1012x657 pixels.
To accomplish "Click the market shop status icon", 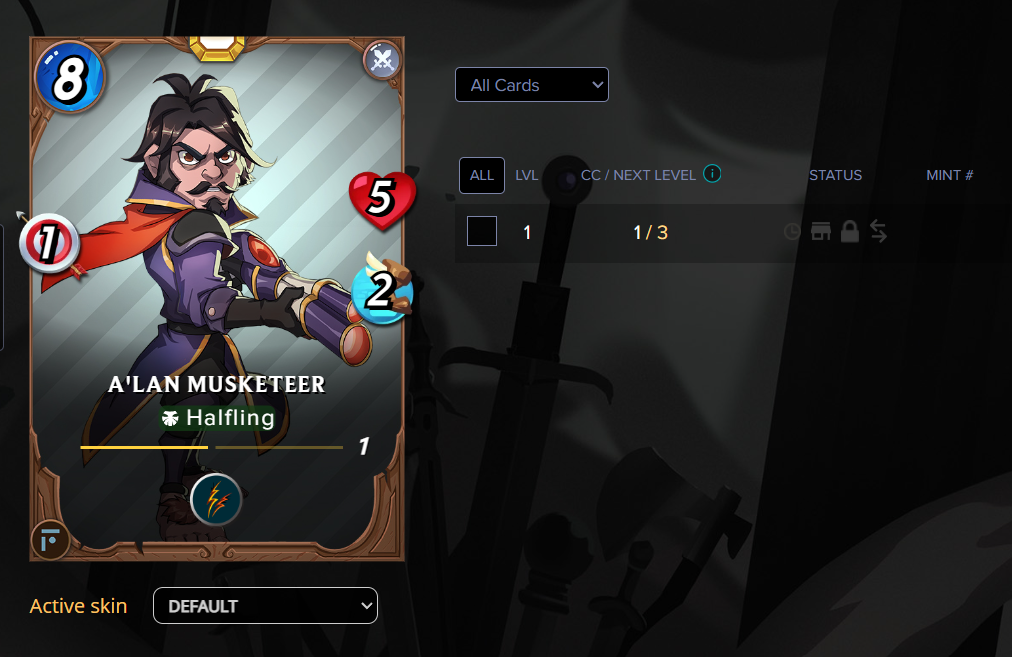I will pos(821,232).
